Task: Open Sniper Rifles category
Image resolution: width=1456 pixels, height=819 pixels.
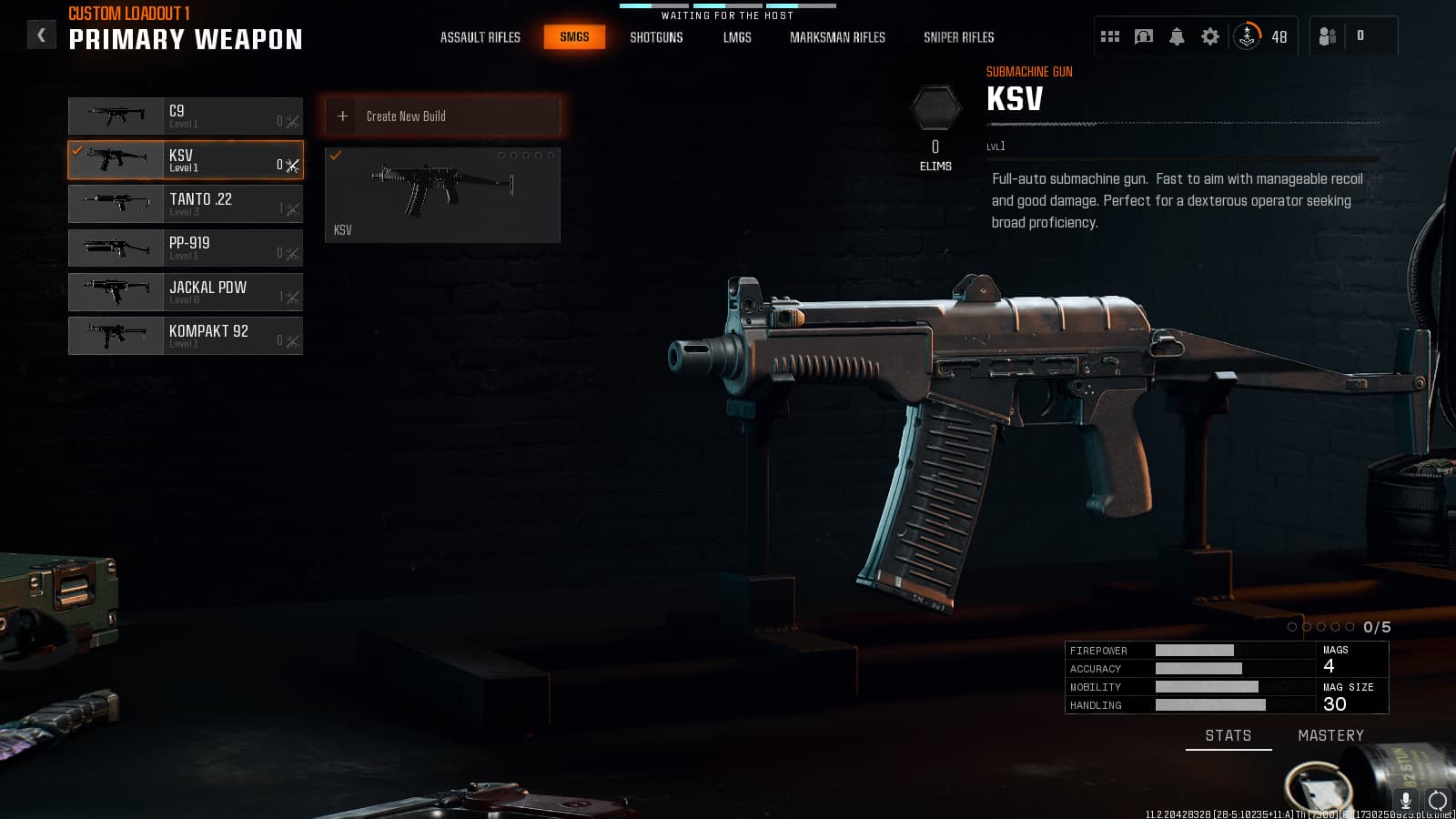Action: tap(958, 37)
